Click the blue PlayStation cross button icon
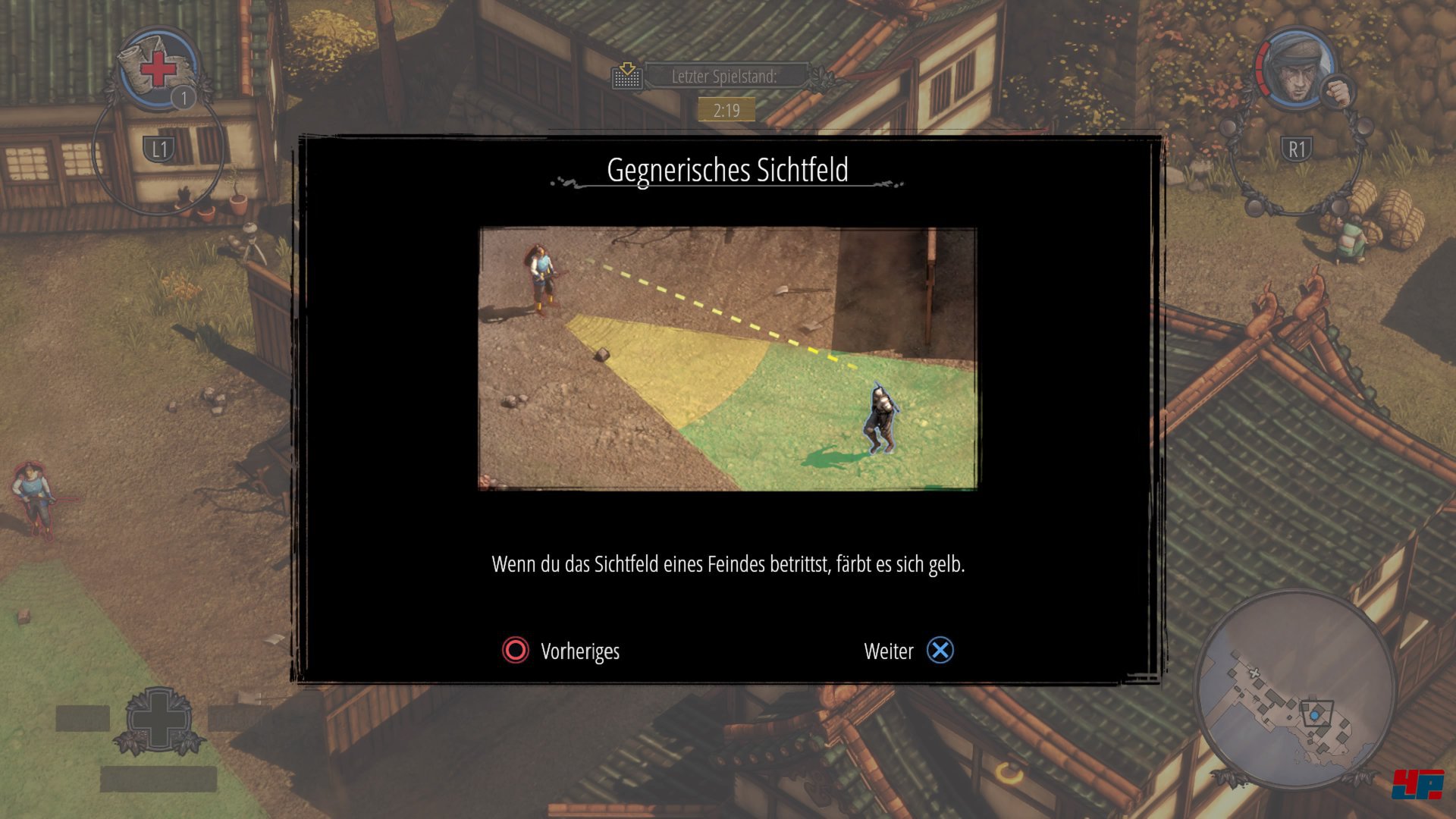The width and height of the screenshot is (1456, 819). point(940,650)
